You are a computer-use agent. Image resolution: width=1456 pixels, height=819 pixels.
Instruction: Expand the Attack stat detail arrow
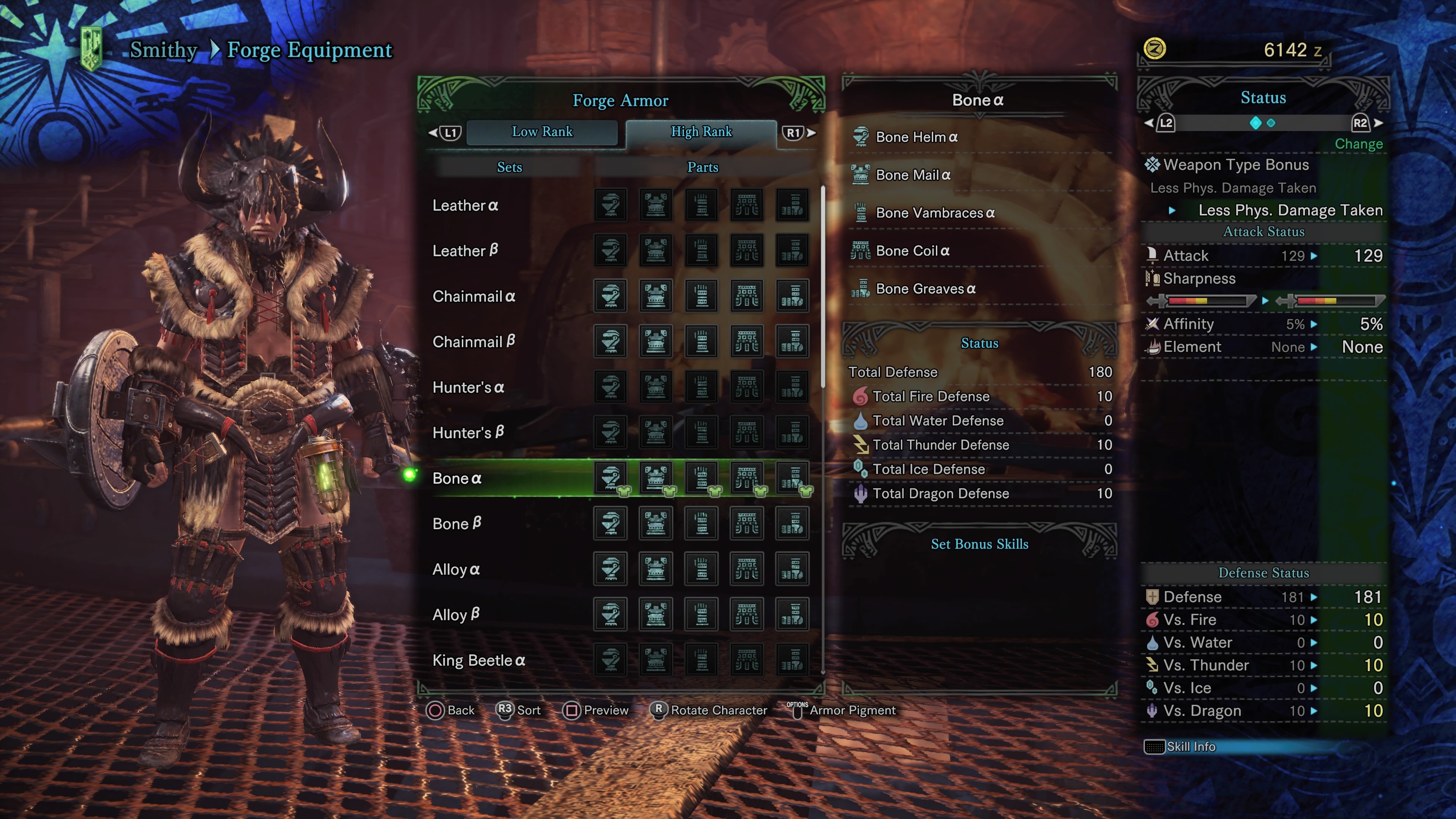(x=1315, y=256)
